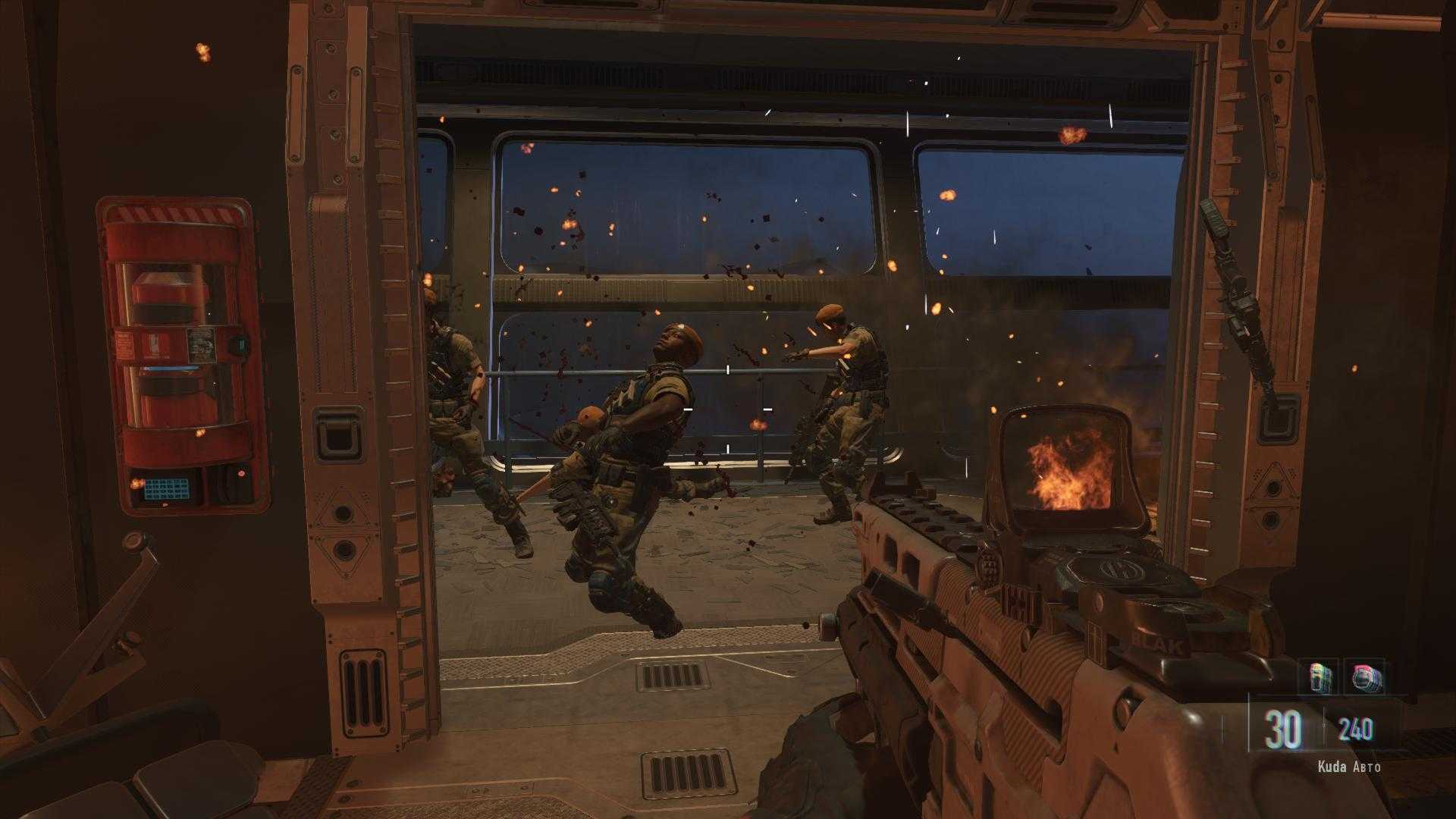
Task: Toggle the small screen inset beside the extinguisher
Action: click(x=240, y=345)
